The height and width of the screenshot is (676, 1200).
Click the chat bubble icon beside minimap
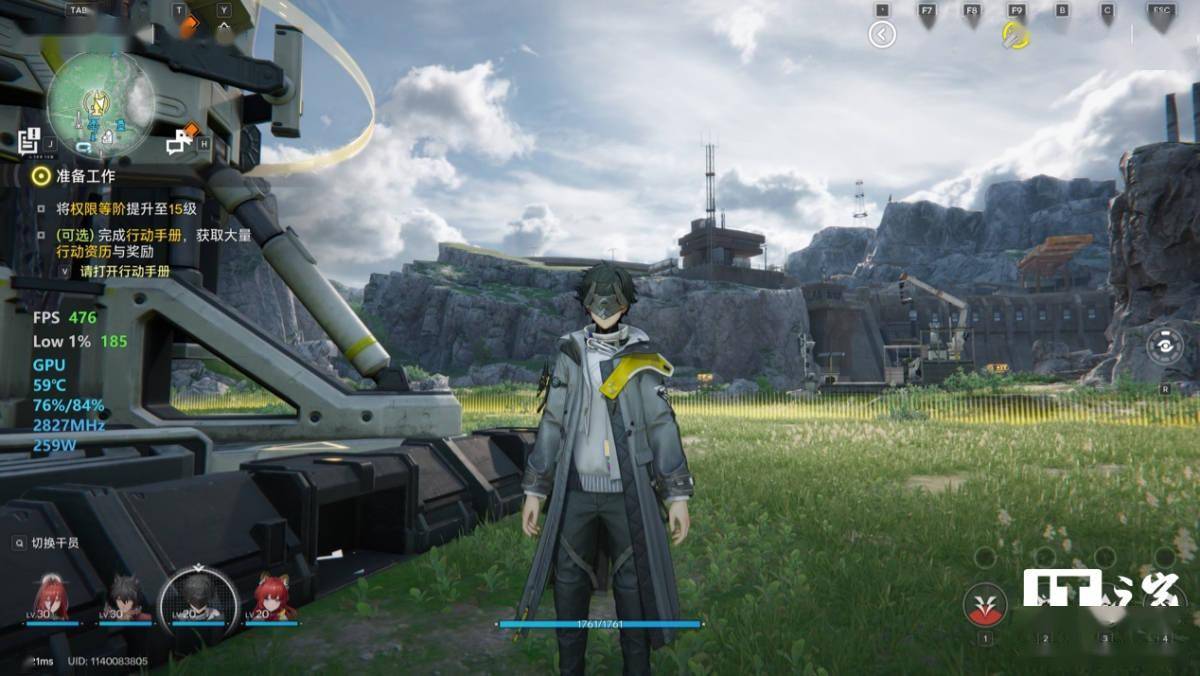pyautogui.click(x=180, y=143)
